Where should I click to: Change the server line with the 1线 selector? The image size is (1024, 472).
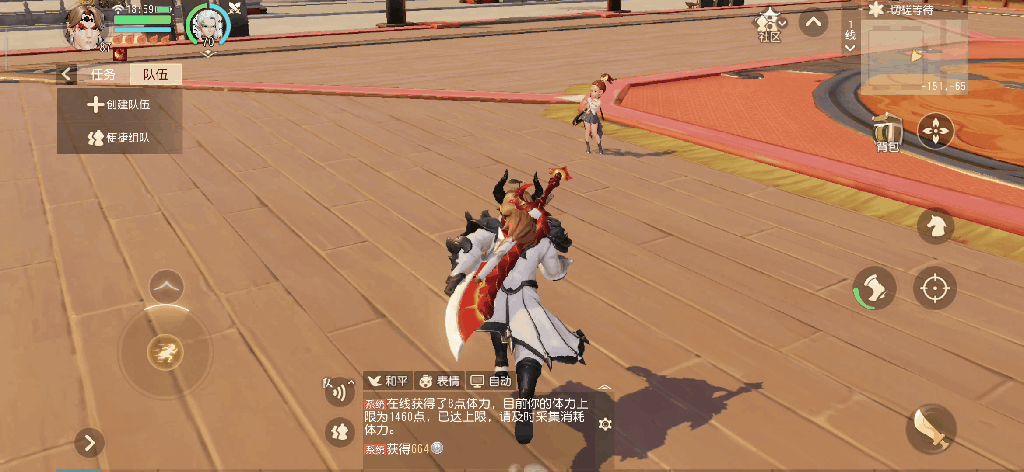pyautogui.click(x=850, y=35)
